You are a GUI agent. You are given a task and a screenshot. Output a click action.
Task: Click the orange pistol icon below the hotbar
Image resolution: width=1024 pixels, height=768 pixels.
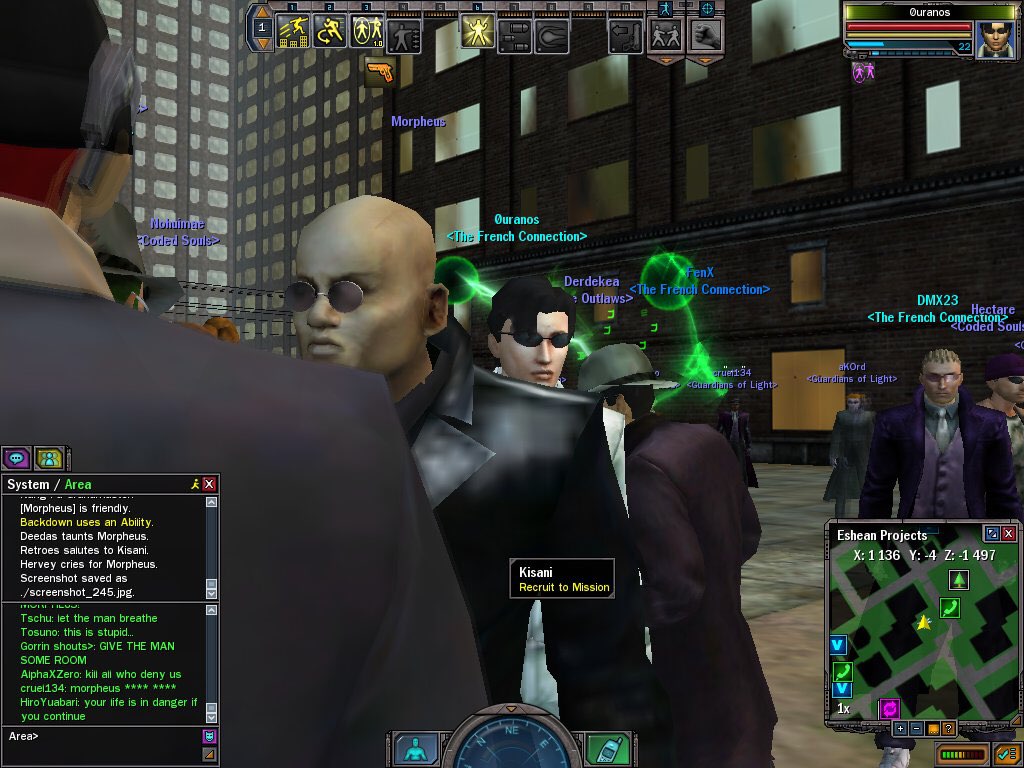[x=380, y=71]
